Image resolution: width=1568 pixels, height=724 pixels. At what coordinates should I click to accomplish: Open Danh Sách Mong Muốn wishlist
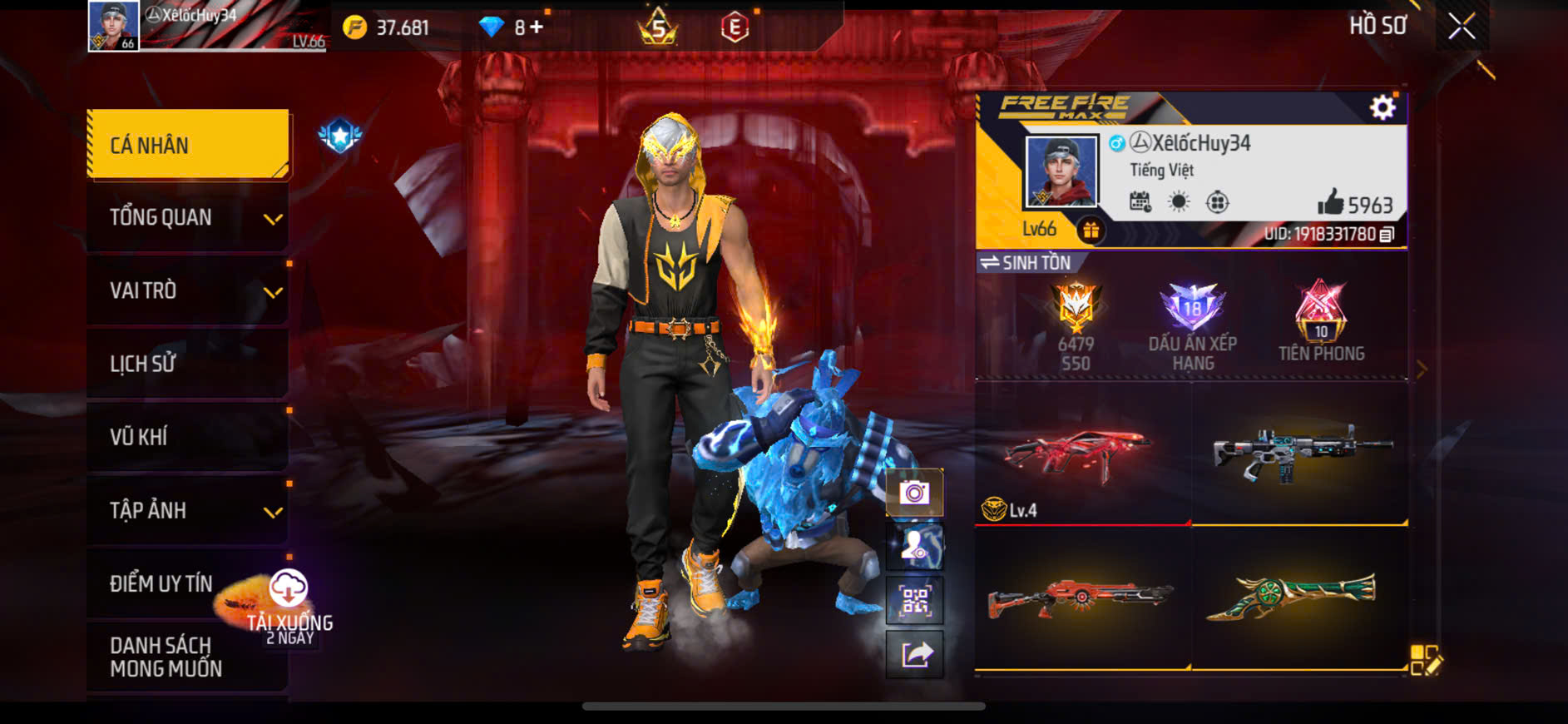(x=166, y=657)
